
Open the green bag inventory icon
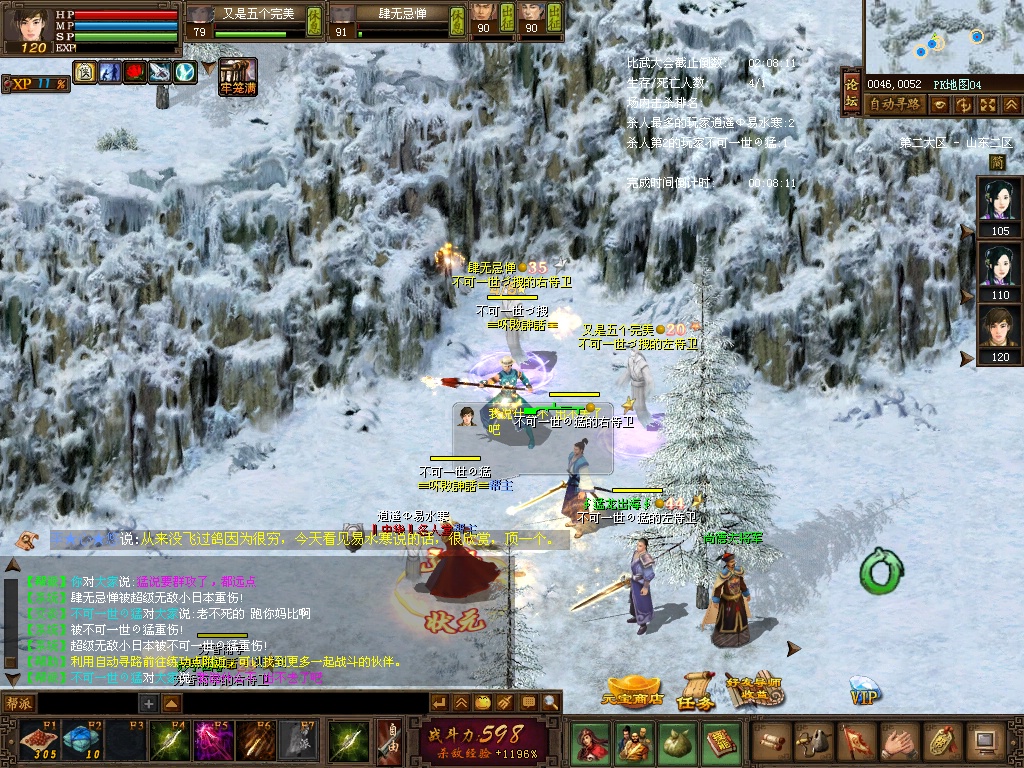pos(677,742)
